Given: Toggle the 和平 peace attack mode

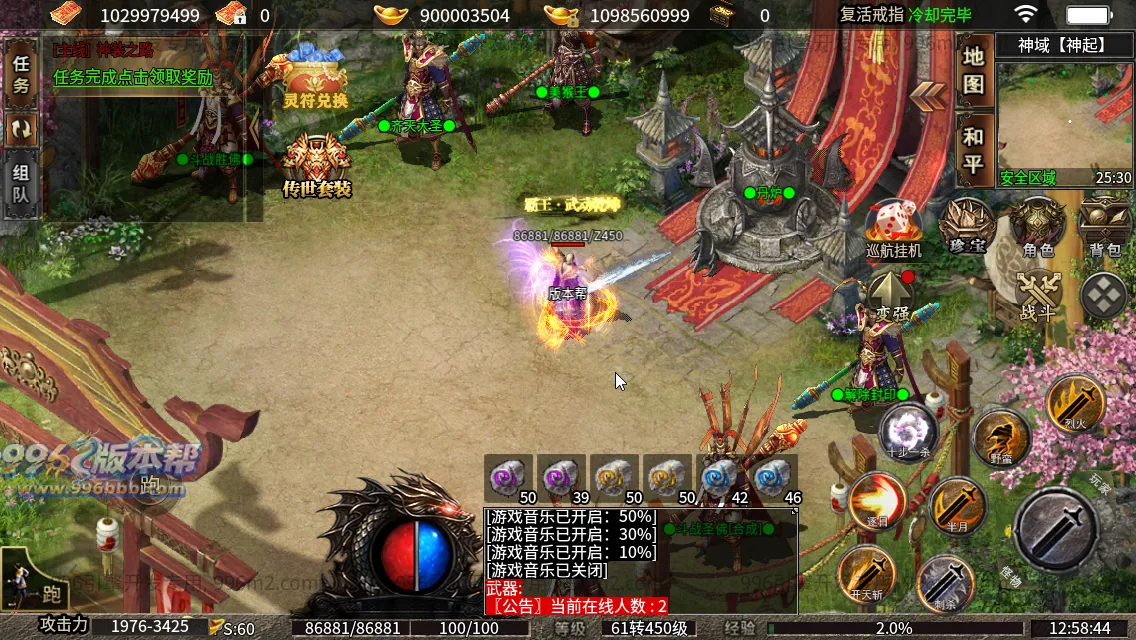Looking at the screenshot, I should (x=973, y=150).
